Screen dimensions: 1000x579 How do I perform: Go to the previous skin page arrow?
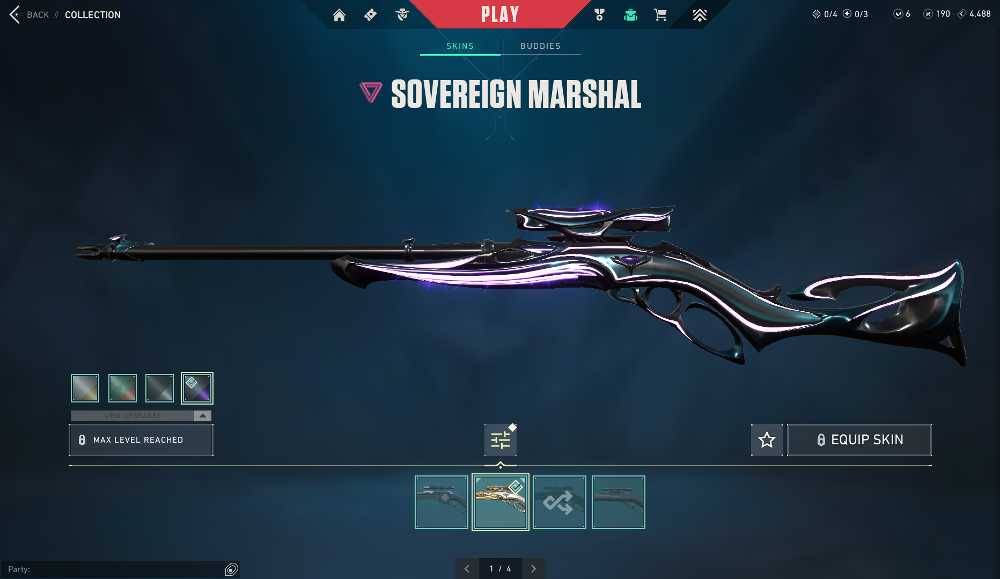tap(467, 569)
